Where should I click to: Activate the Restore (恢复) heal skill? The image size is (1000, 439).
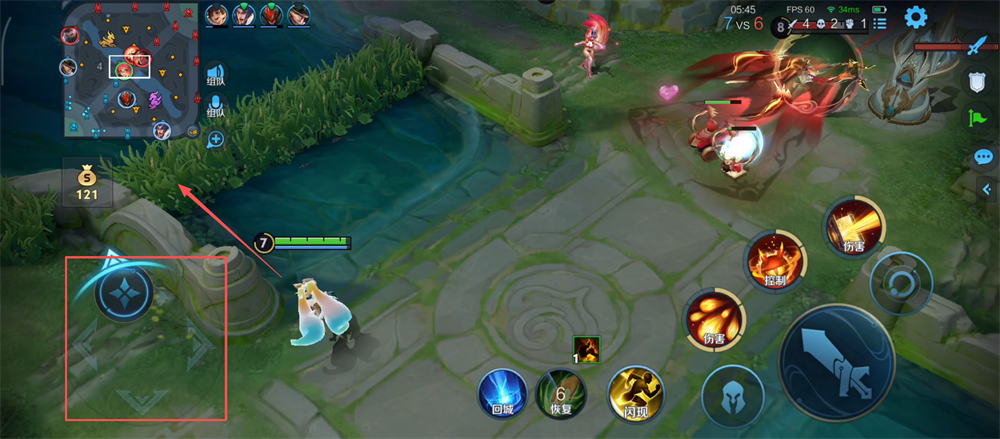tap(560, 392)
